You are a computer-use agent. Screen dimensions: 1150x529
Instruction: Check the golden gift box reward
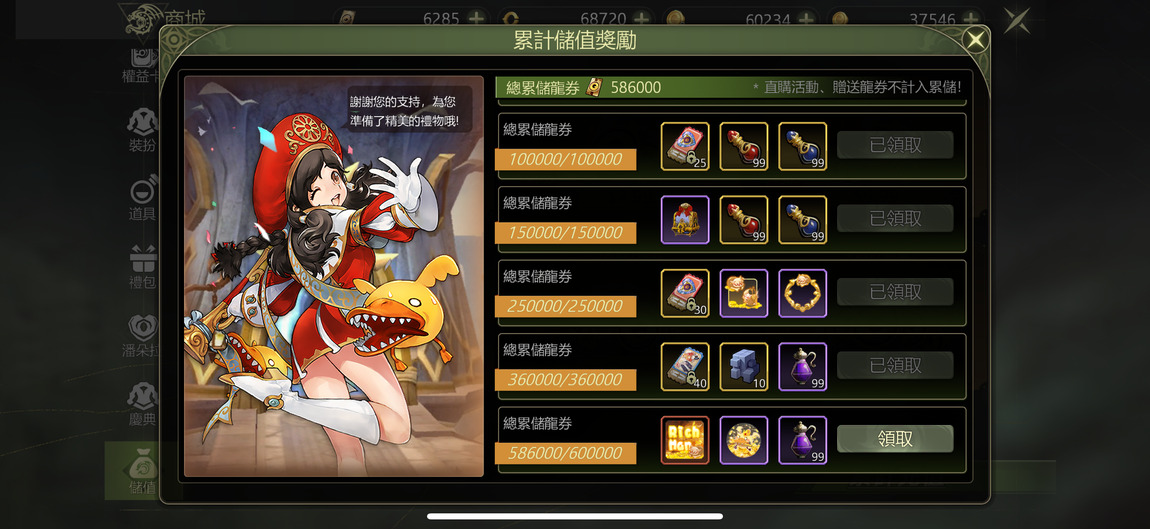click(x=744, y=293)
